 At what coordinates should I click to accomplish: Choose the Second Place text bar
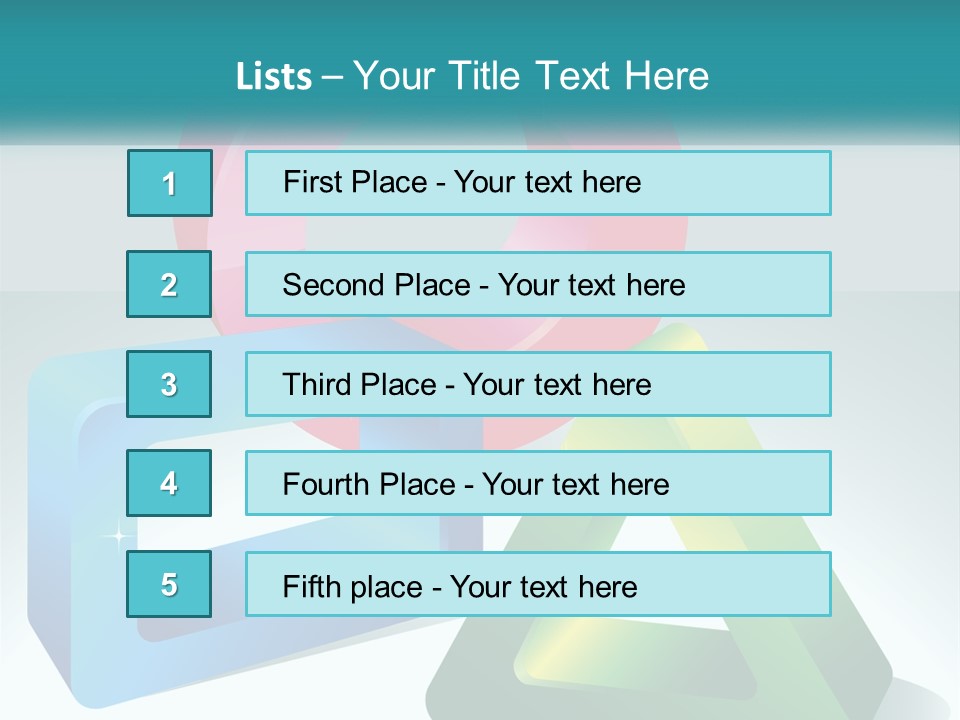pyautogui.click(x=538, y=284)
